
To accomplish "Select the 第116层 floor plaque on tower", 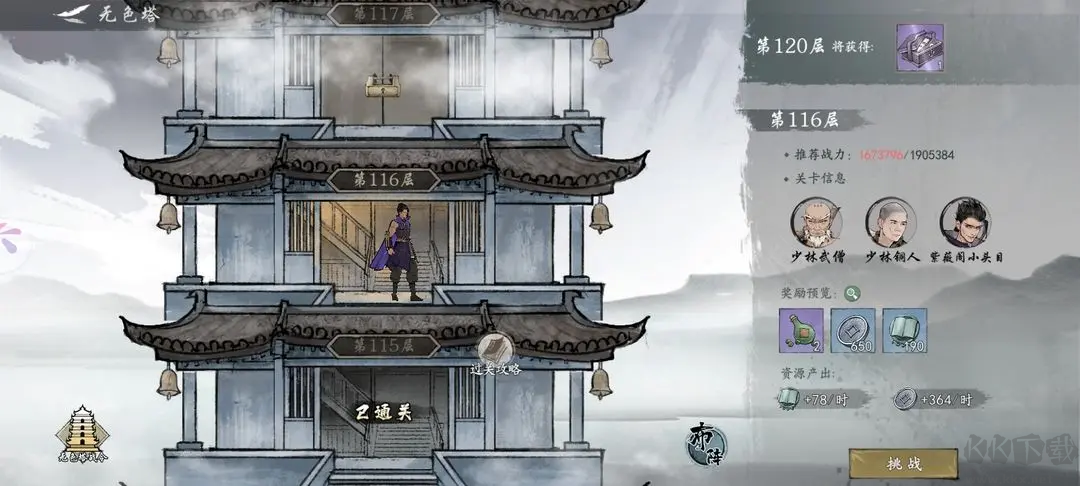I will point(383,180).
